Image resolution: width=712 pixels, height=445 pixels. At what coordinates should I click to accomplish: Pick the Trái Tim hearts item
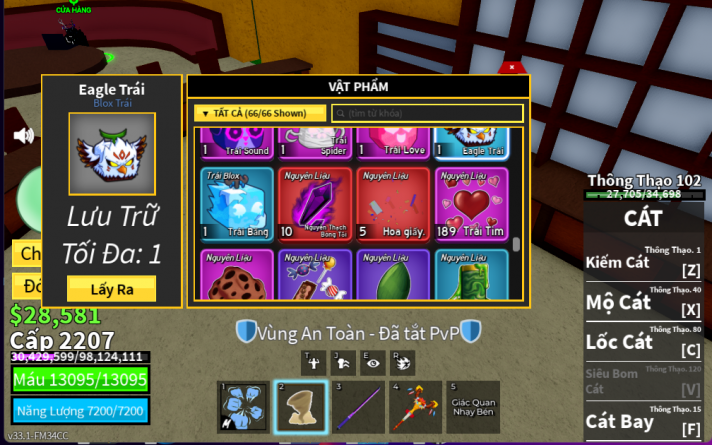[x=470, y=202]
